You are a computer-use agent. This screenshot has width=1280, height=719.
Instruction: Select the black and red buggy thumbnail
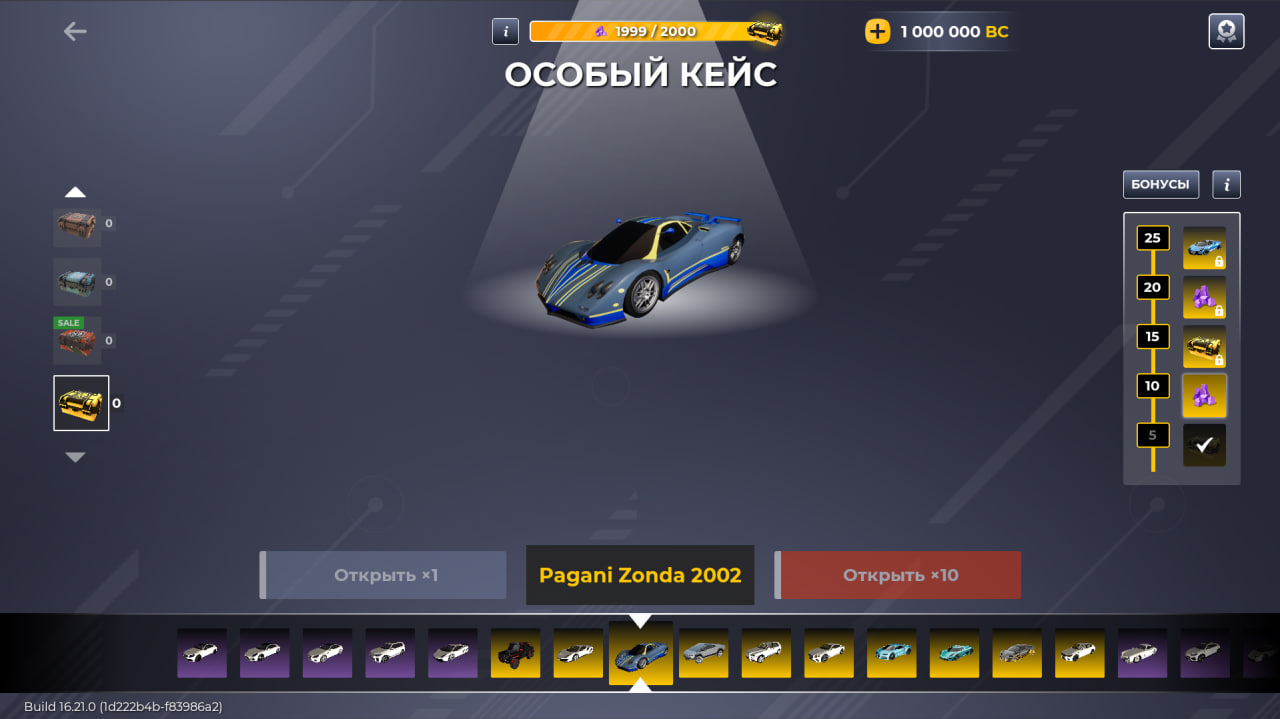515,653
